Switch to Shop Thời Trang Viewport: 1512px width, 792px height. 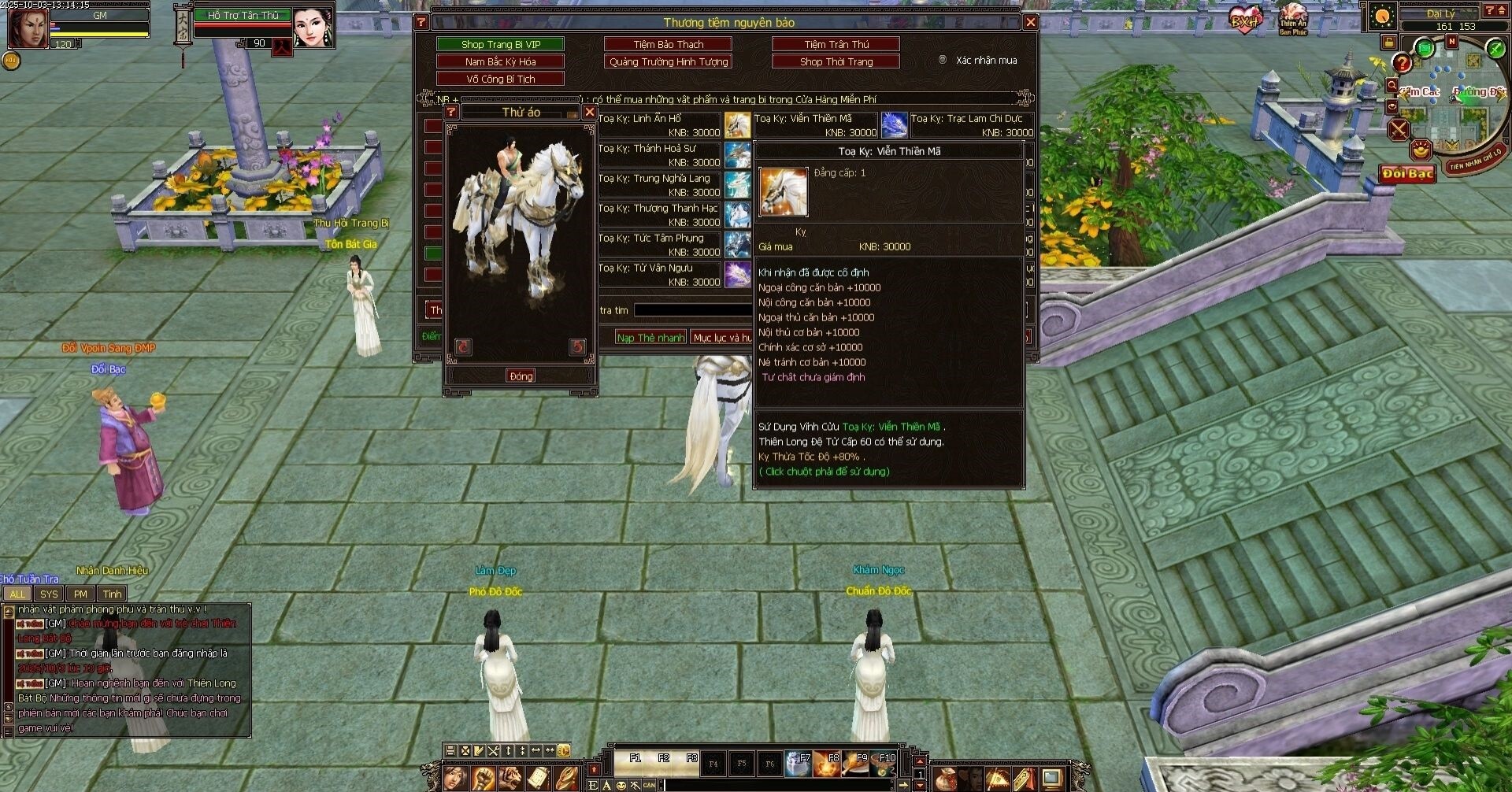pos(836,61)
